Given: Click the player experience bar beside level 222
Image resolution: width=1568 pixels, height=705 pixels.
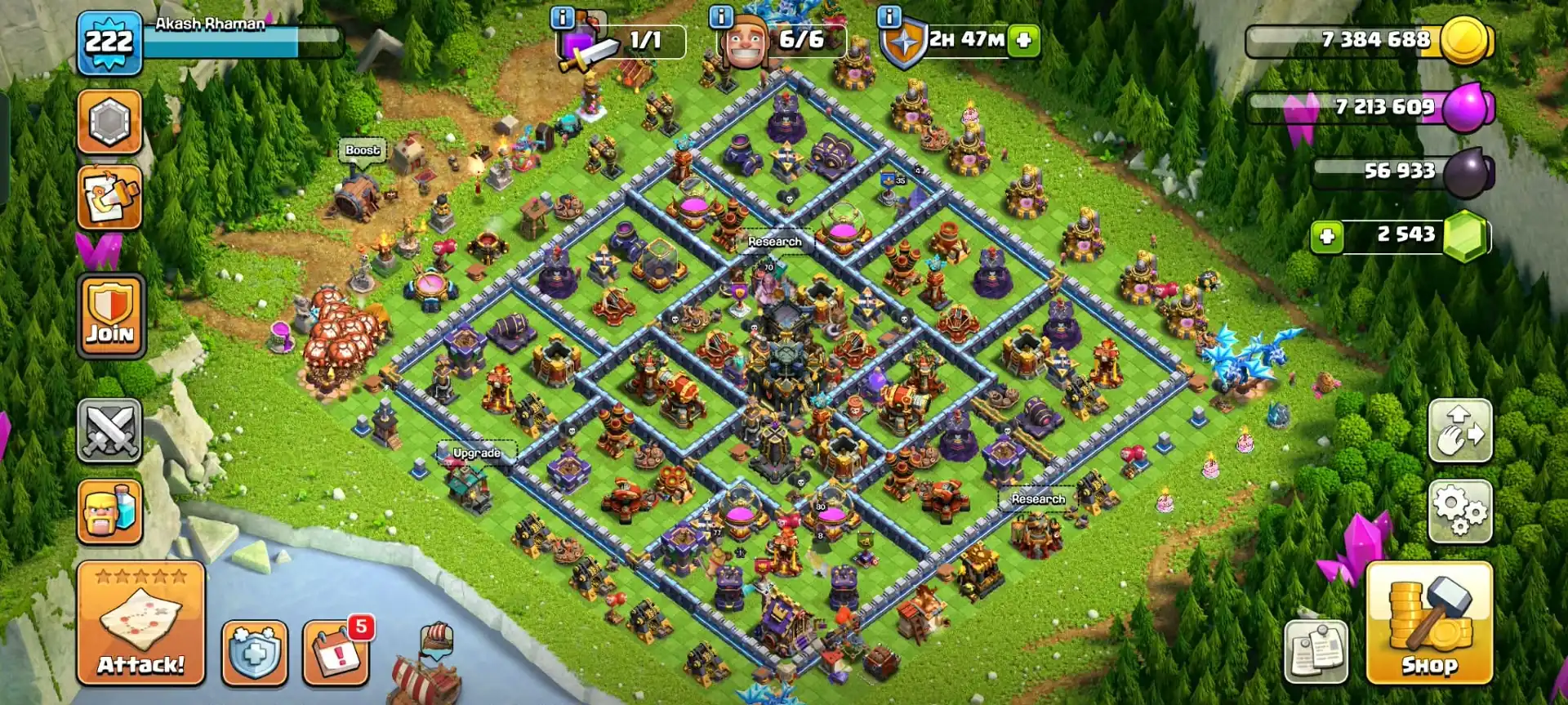Looking at the screenshot, I should tap(245, 41).
